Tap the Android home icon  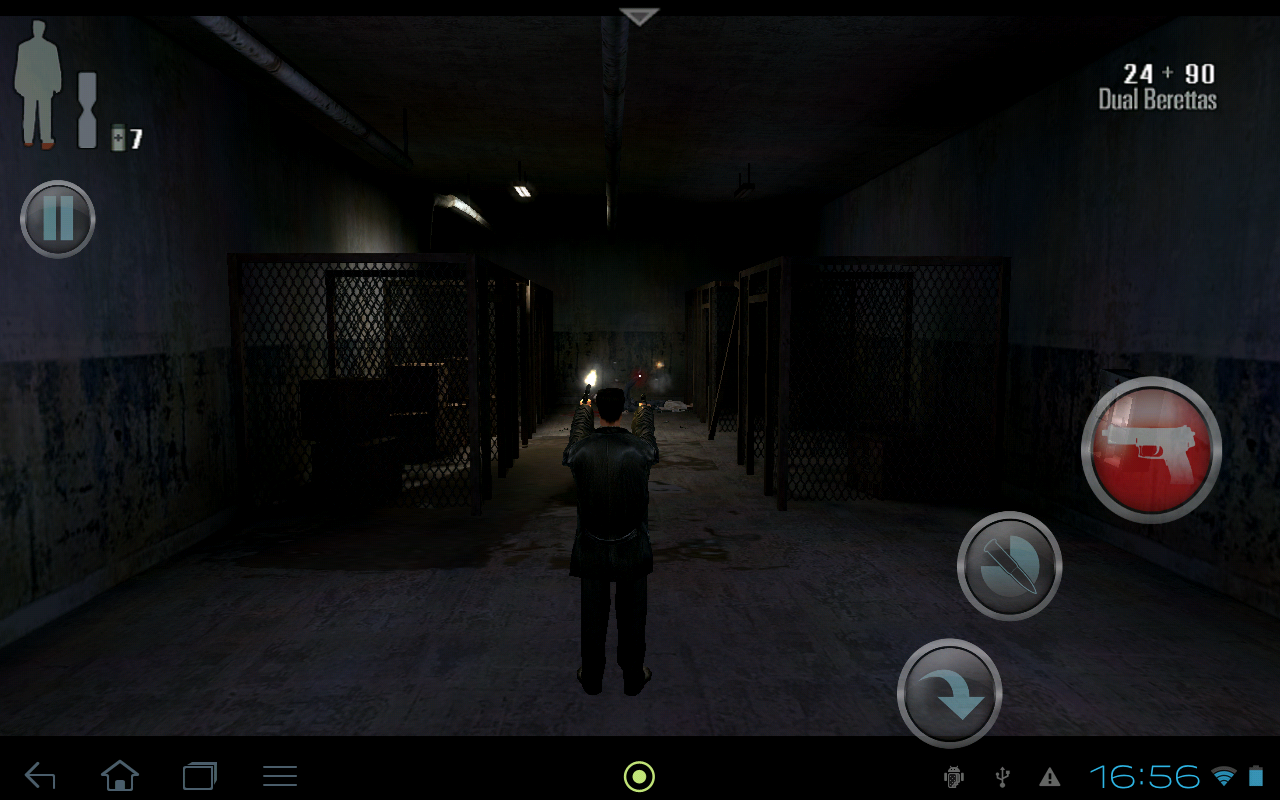coord(119,776)
